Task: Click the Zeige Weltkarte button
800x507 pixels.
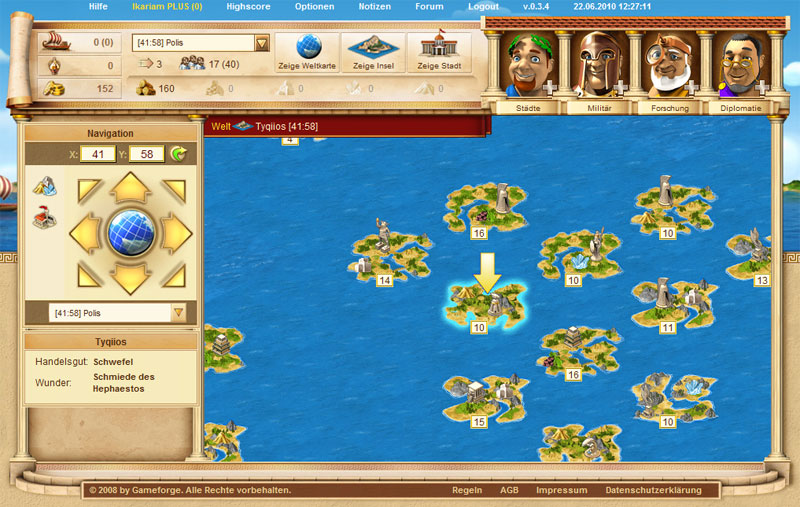Action: coord(305,53)
